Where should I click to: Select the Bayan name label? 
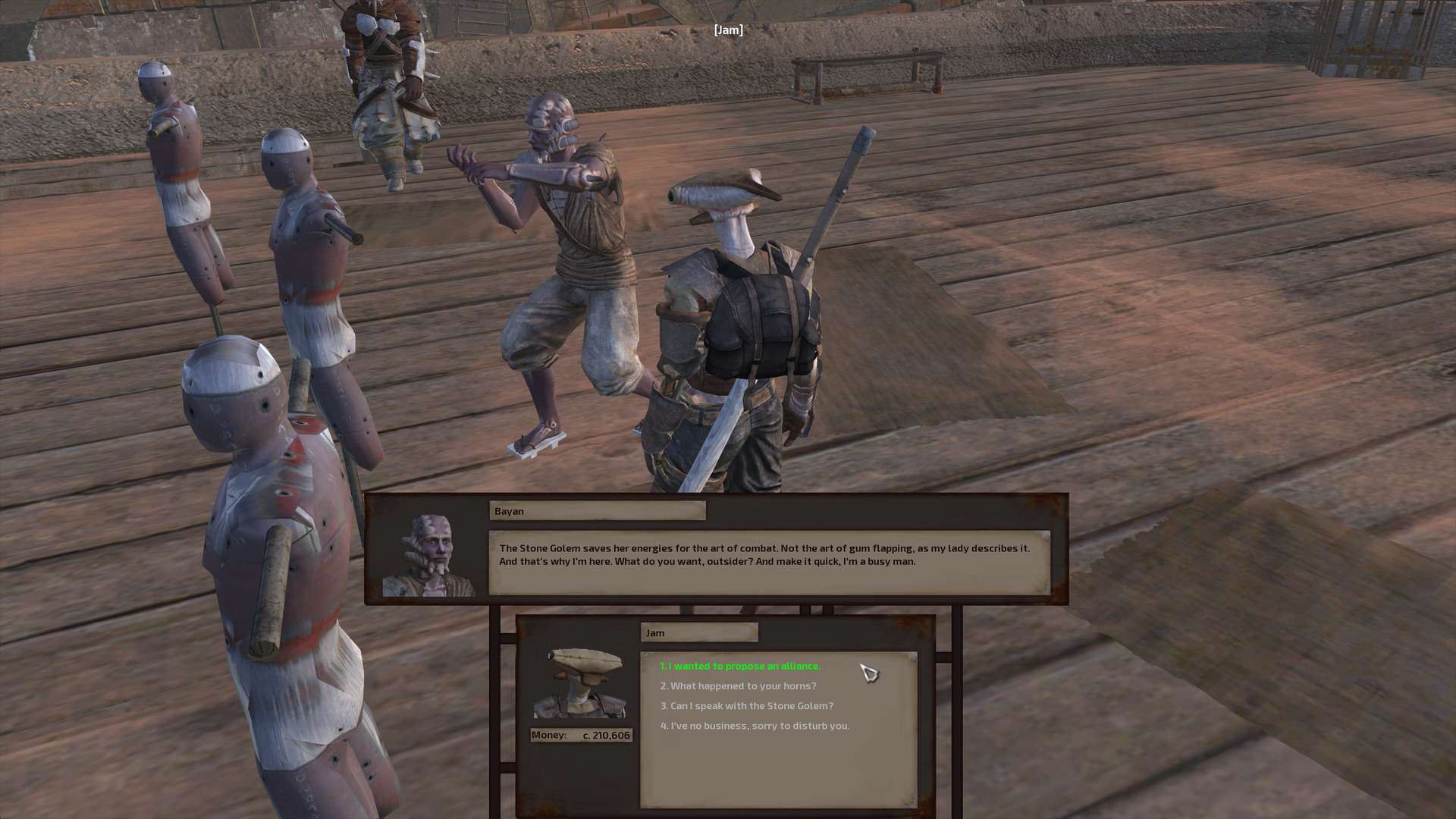[x=597, y=511]
